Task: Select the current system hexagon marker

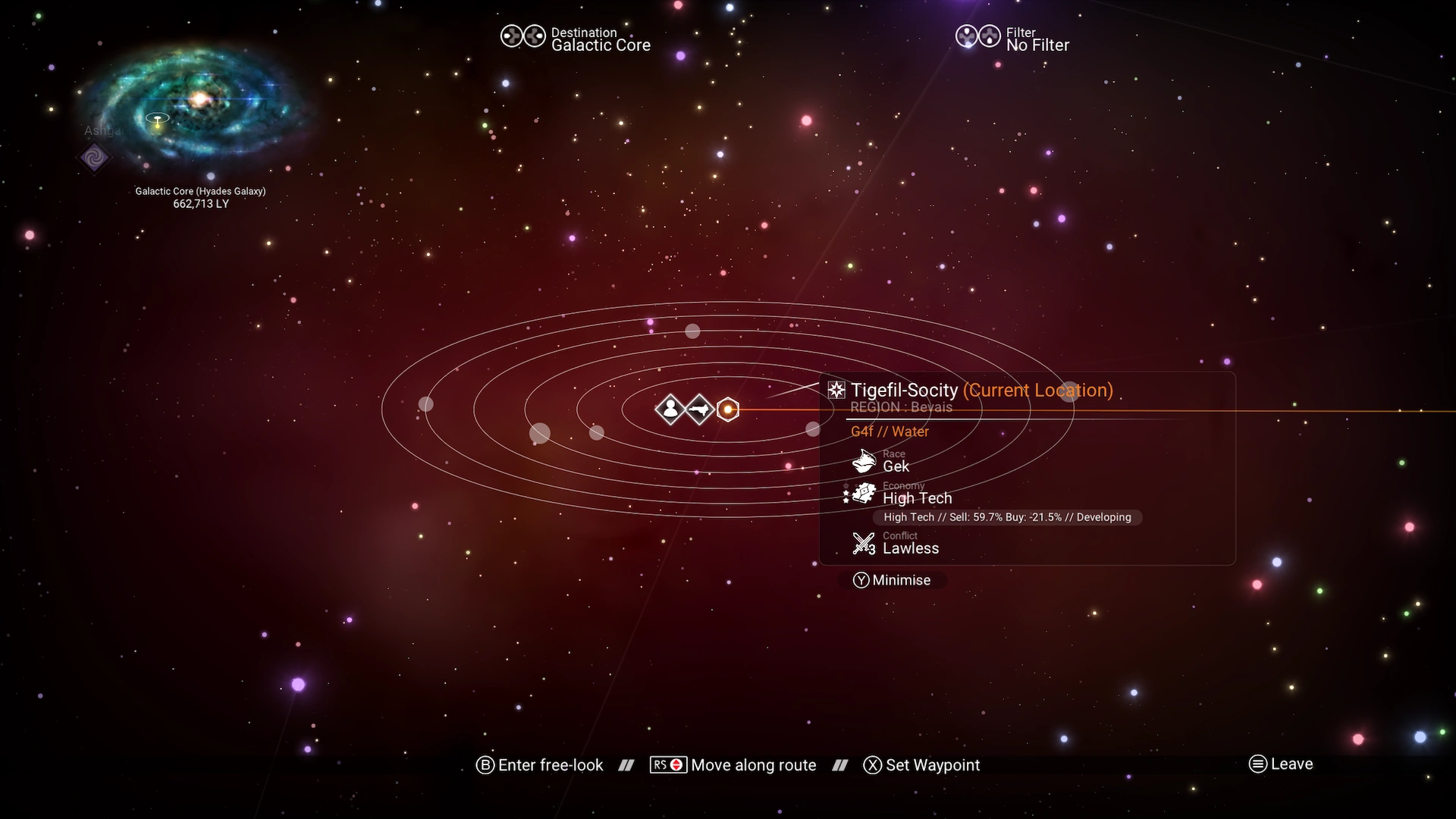Action: pos(728,409)
